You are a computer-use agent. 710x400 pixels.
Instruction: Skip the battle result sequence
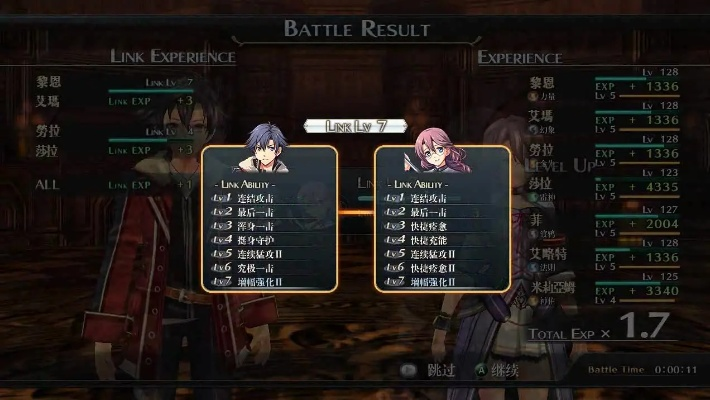click(432, 370)
